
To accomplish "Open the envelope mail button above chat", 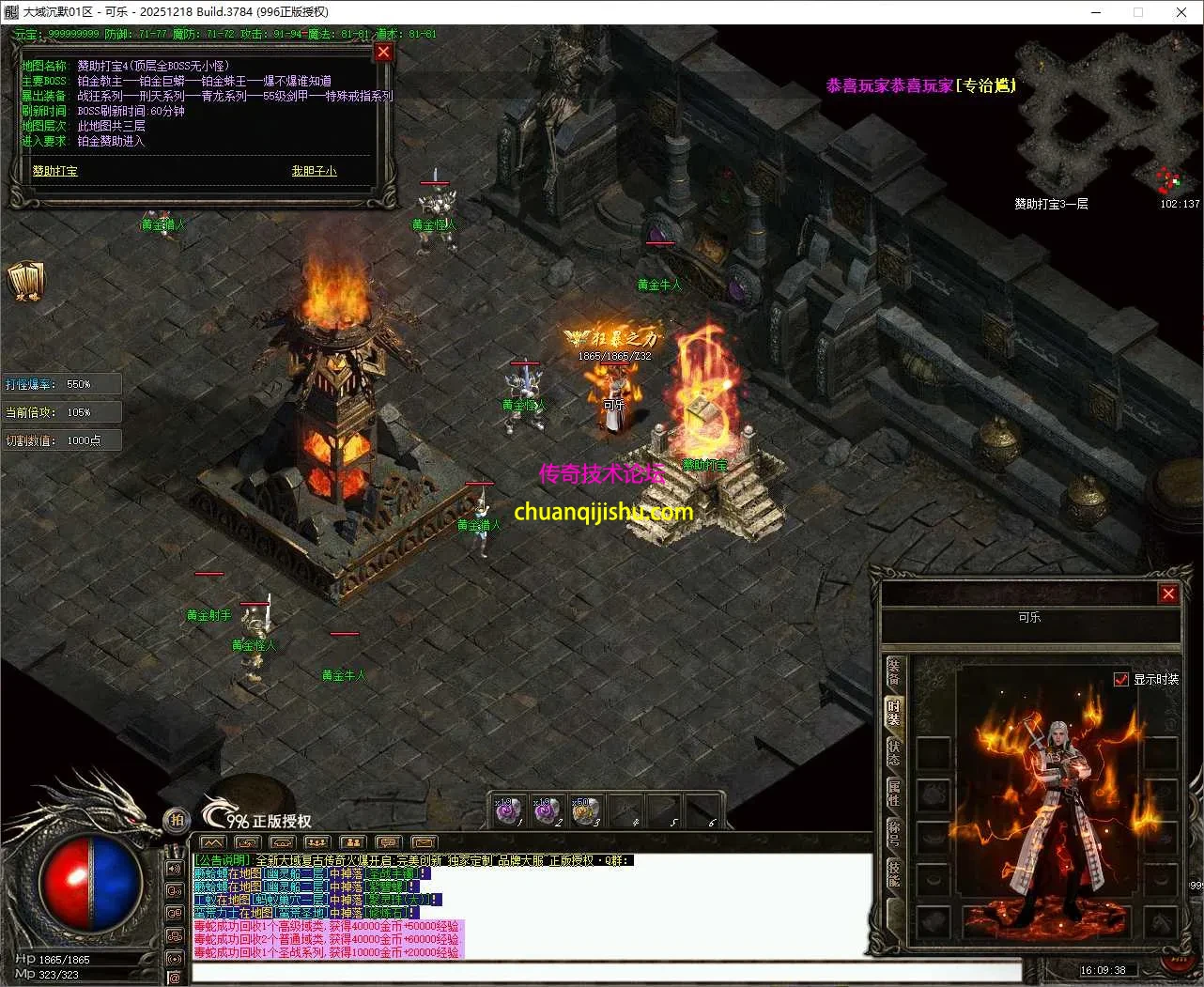I will pos(424,842).
